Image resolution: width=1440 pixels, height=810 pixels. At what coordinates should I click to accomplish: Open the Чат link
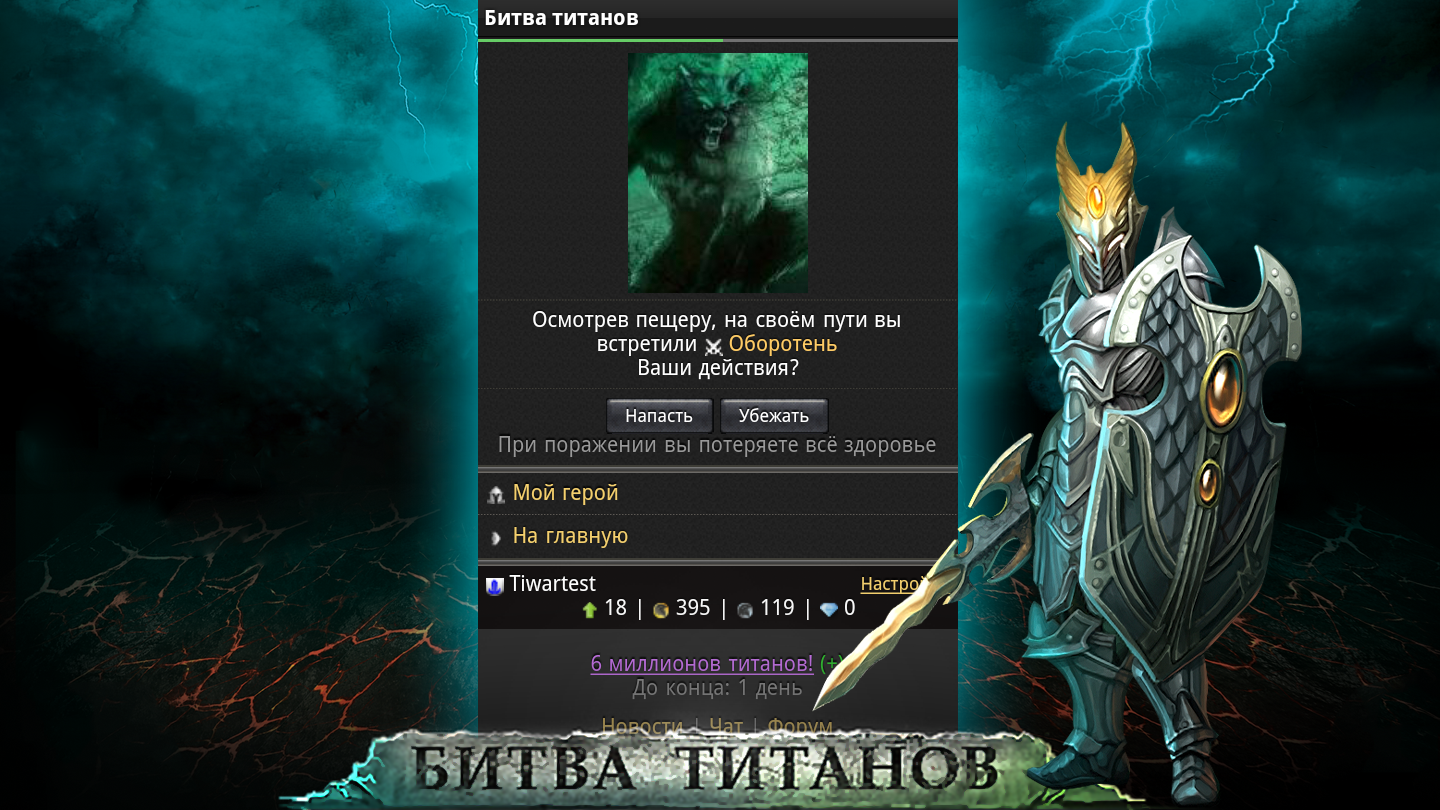(726, 726)
